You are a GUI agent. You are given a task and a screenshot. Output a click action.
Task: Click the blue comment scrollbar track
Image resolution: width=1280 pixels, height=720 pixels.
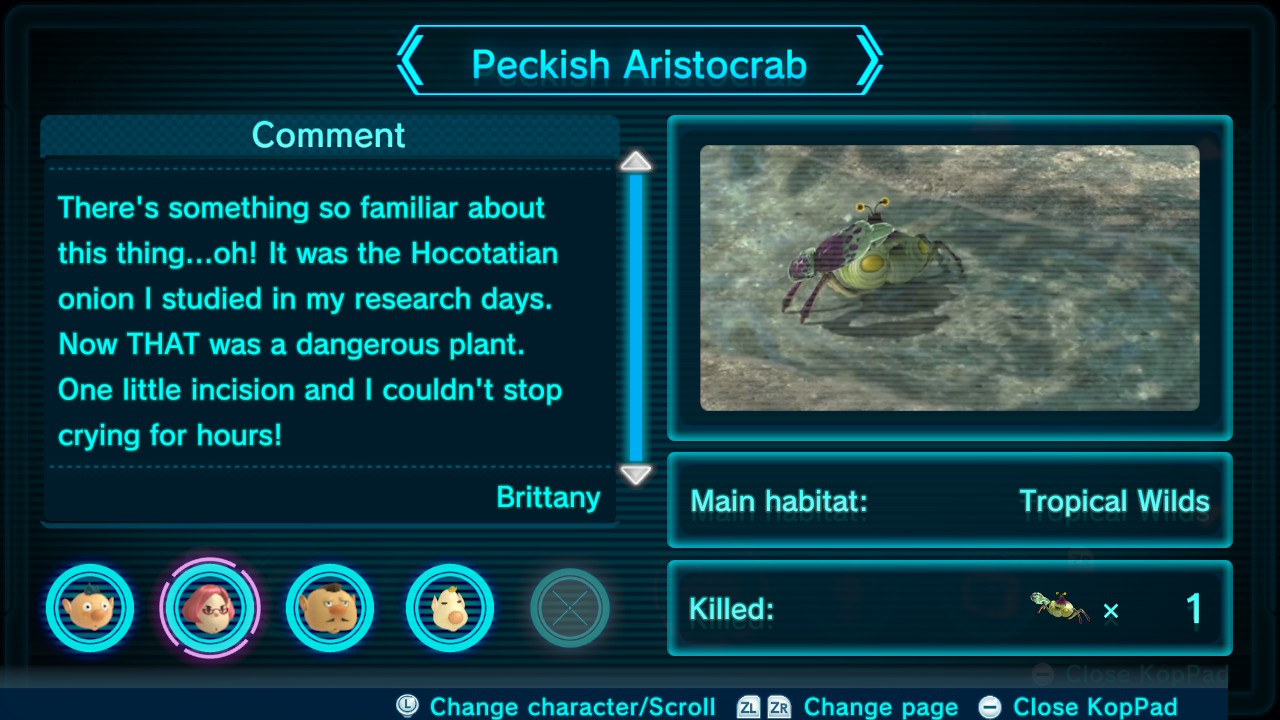636,316
